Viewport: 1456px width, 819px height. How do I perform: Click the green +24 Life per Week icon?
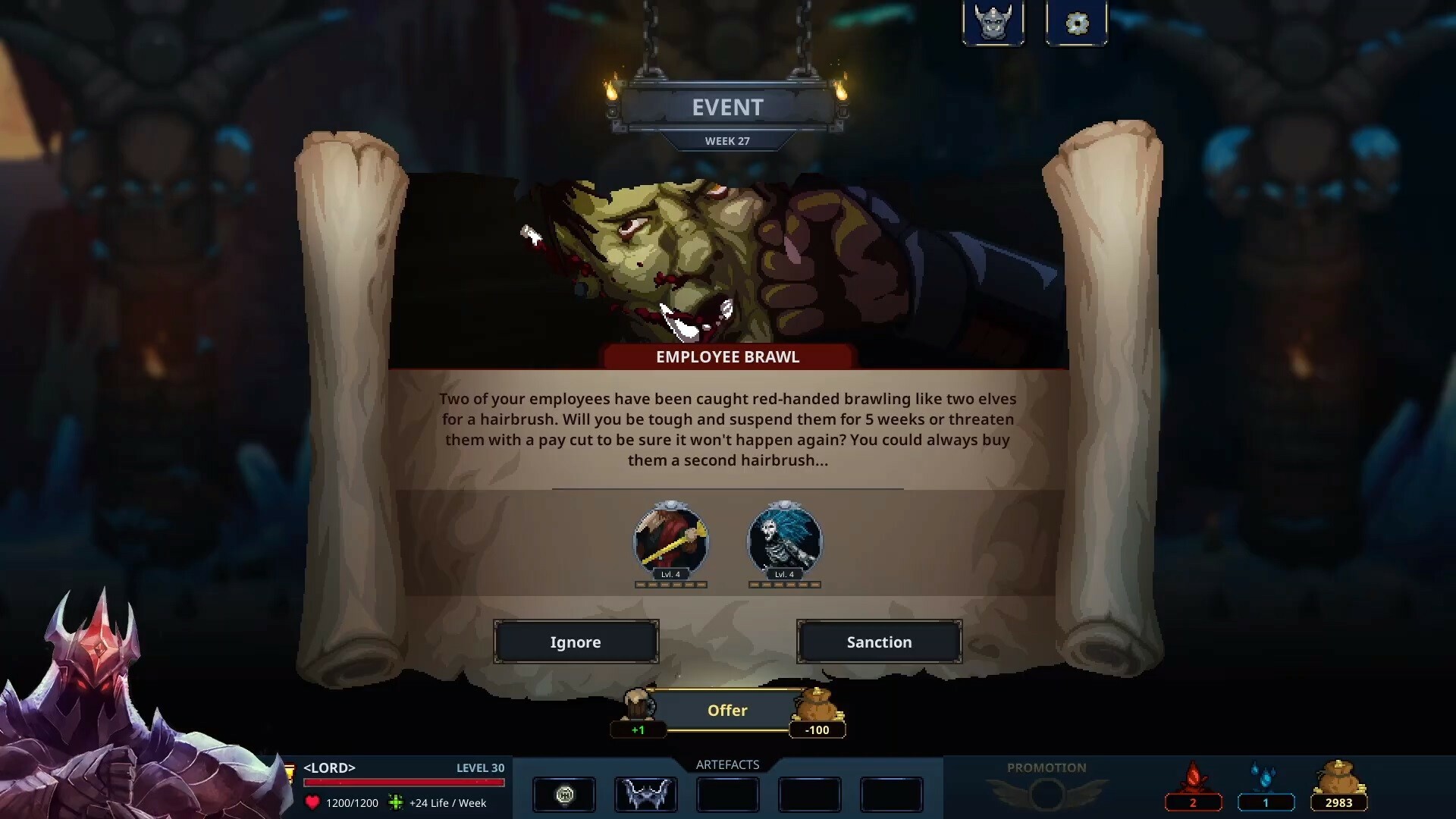pos(395,802)
